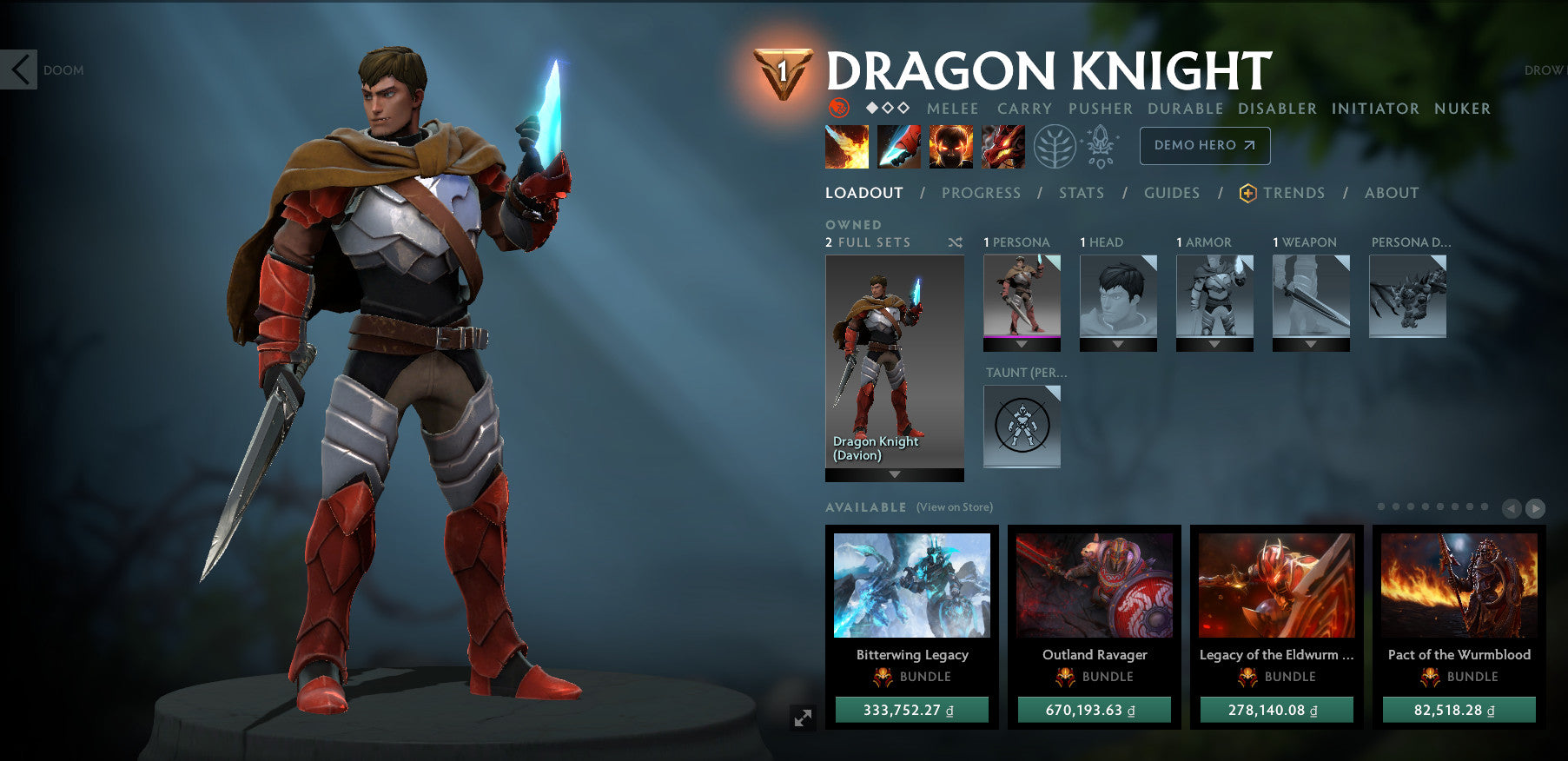Click the strength attribute icon beside the role list
This screenshot has width=1568, height=761.
(837, 109)
